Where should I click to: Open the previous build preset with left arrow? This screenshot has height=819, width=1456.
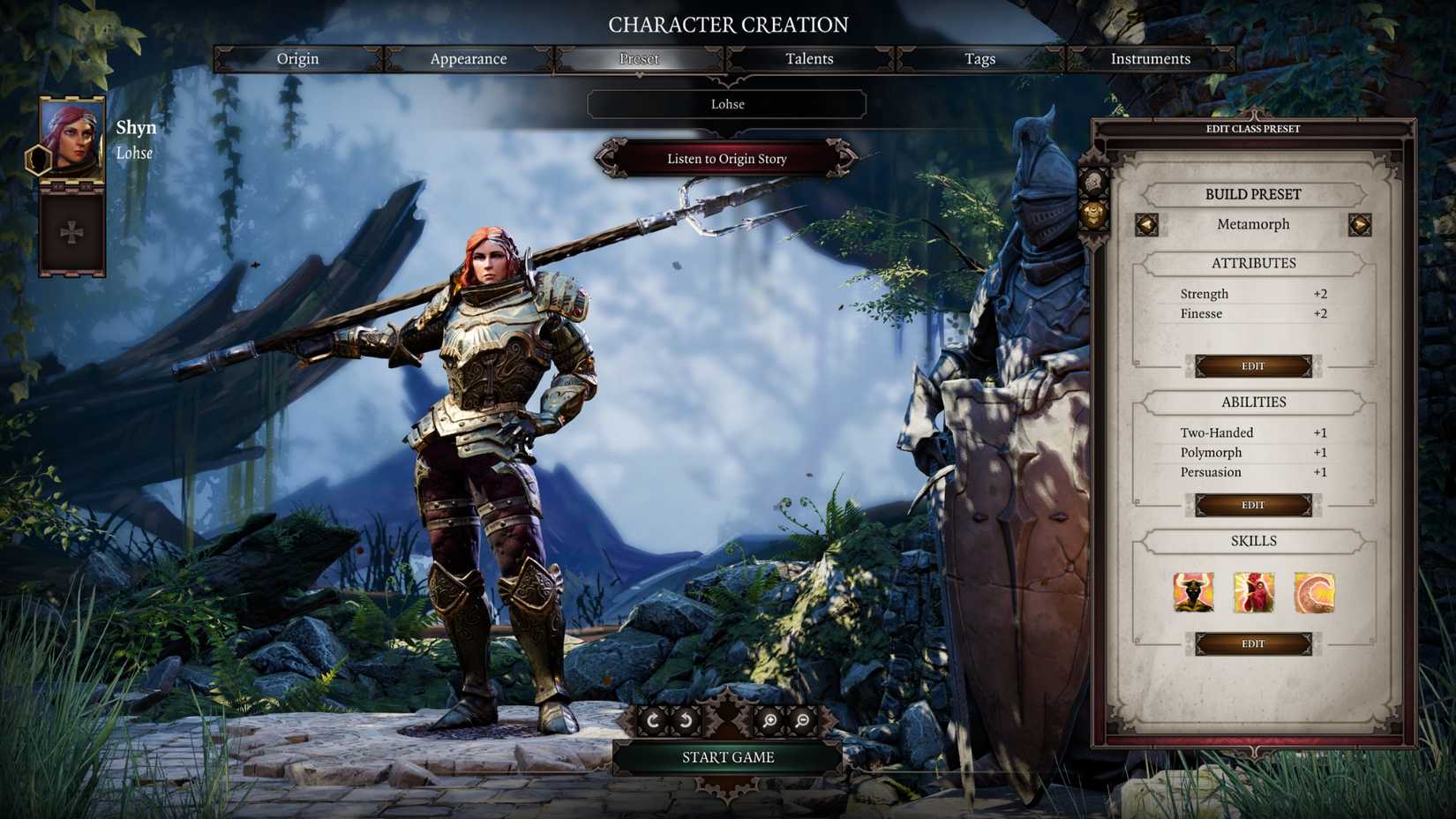(x=1145, y=224)
